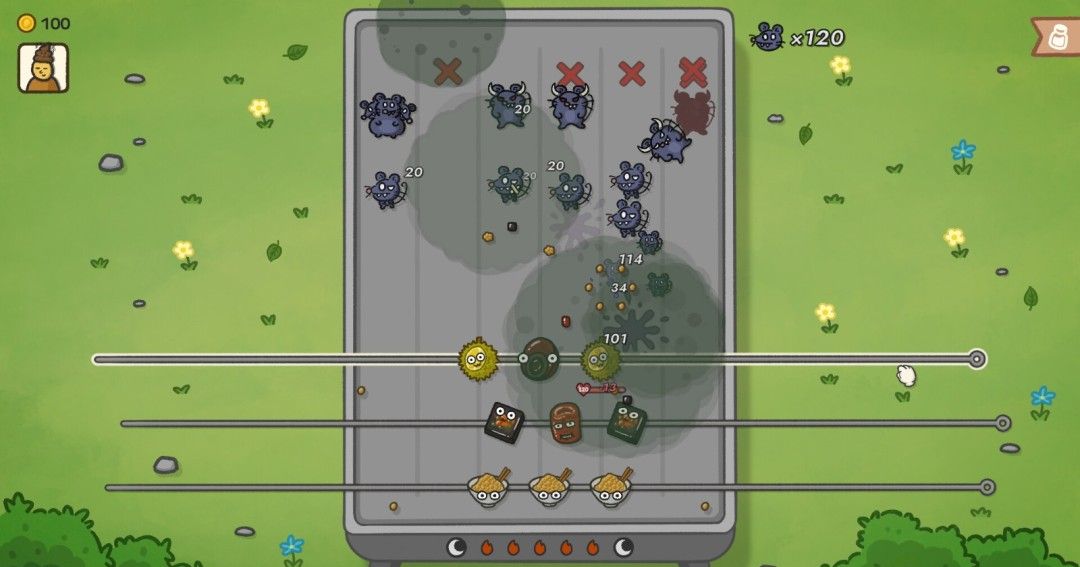Grab the ring handle of the durian skewer

click(977, 359)
